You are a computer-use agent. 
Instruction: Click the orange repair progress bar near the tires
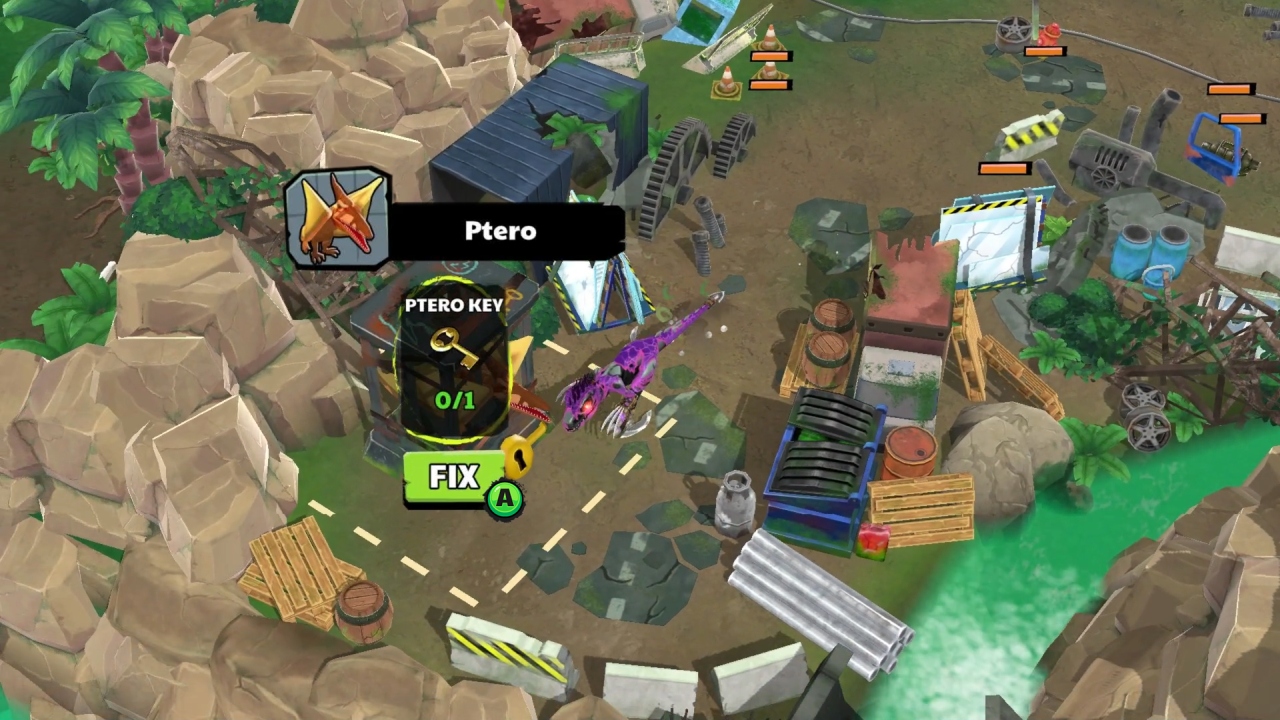click(x=1046, y=53)
